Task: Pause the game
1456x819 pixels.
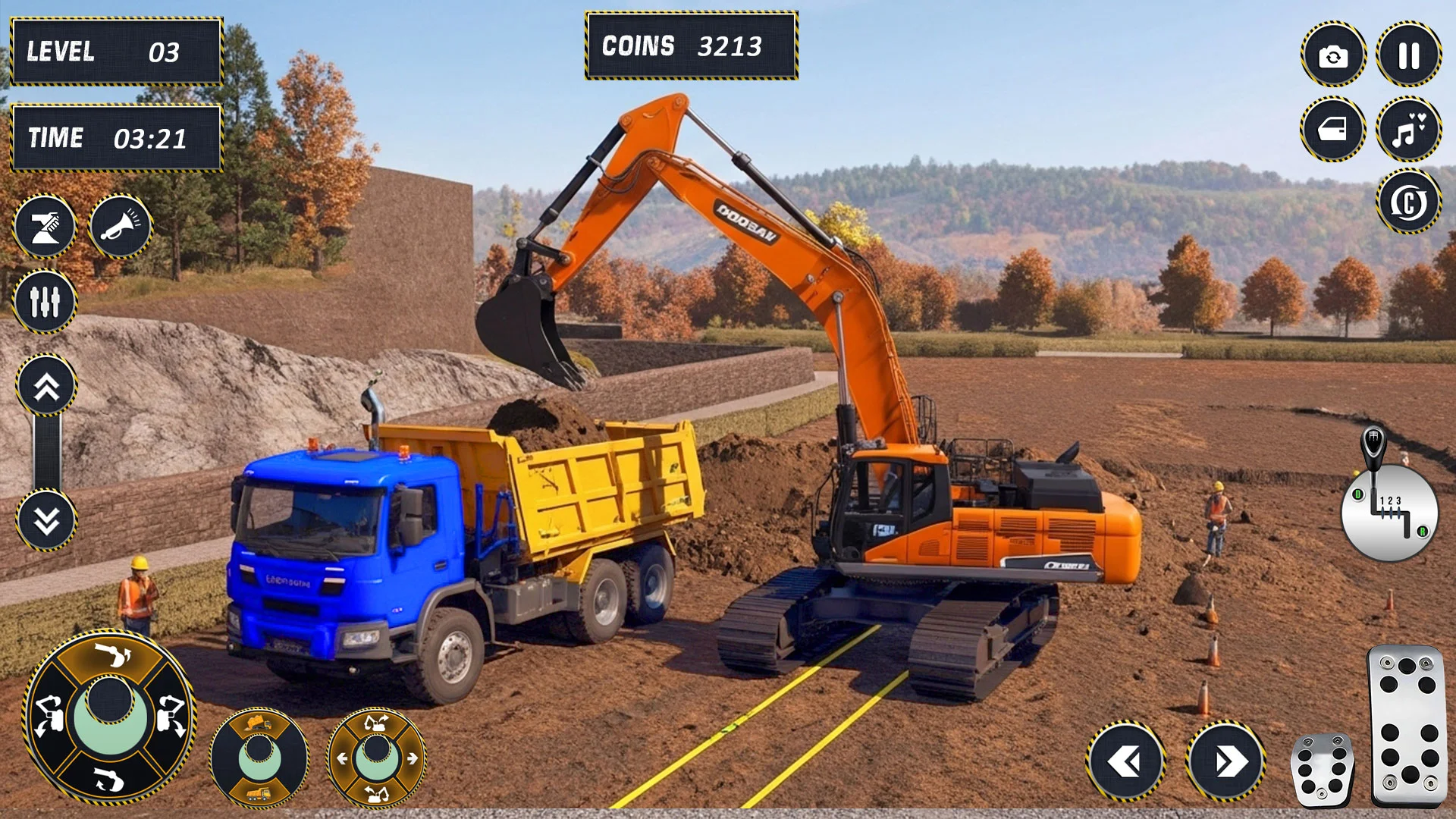Action: (x=1408, y=55)
